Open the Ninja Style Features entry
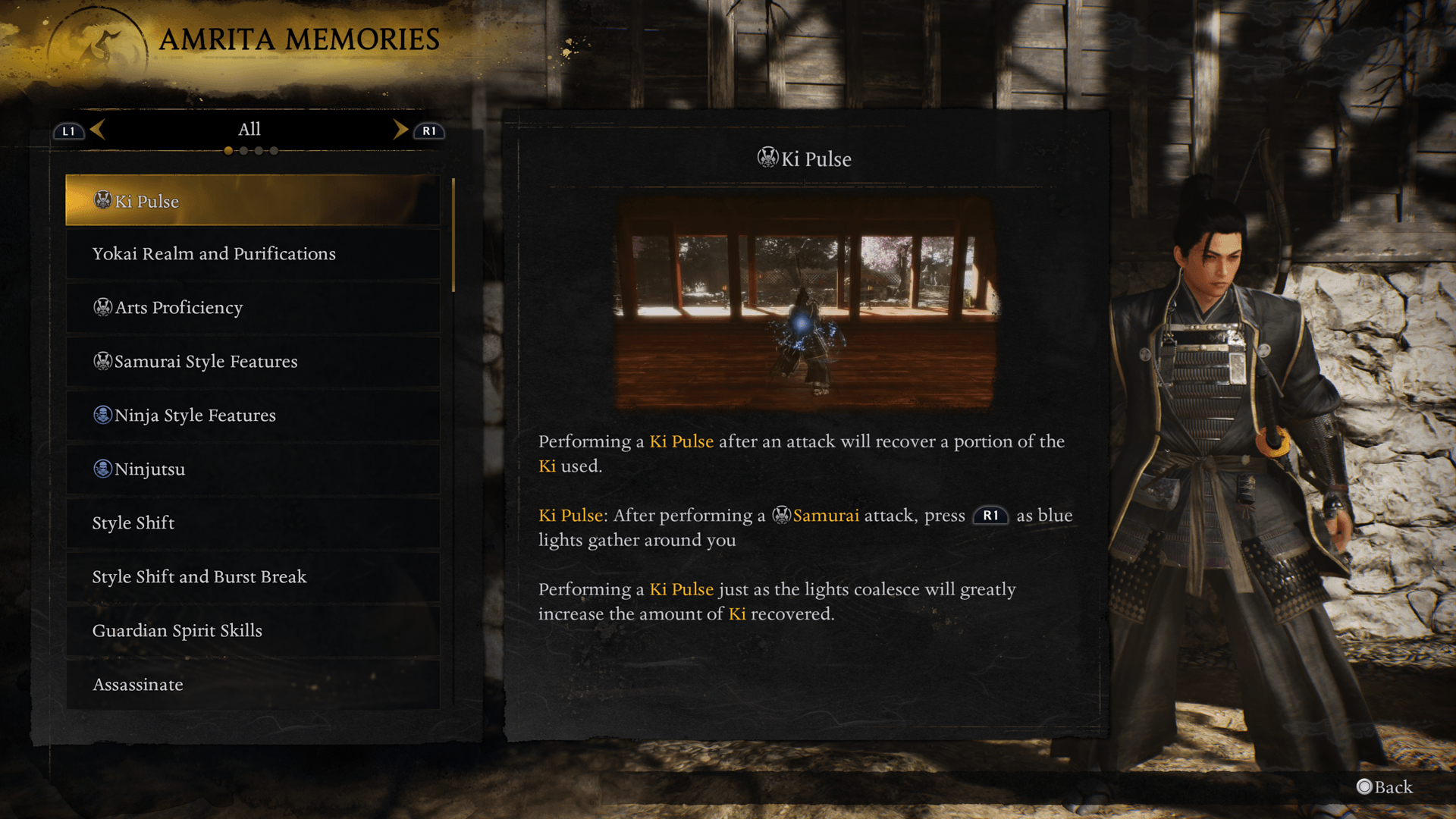The height and width of the screenshot is (819, 1456). pyautogui.click(x=253, y=416)
